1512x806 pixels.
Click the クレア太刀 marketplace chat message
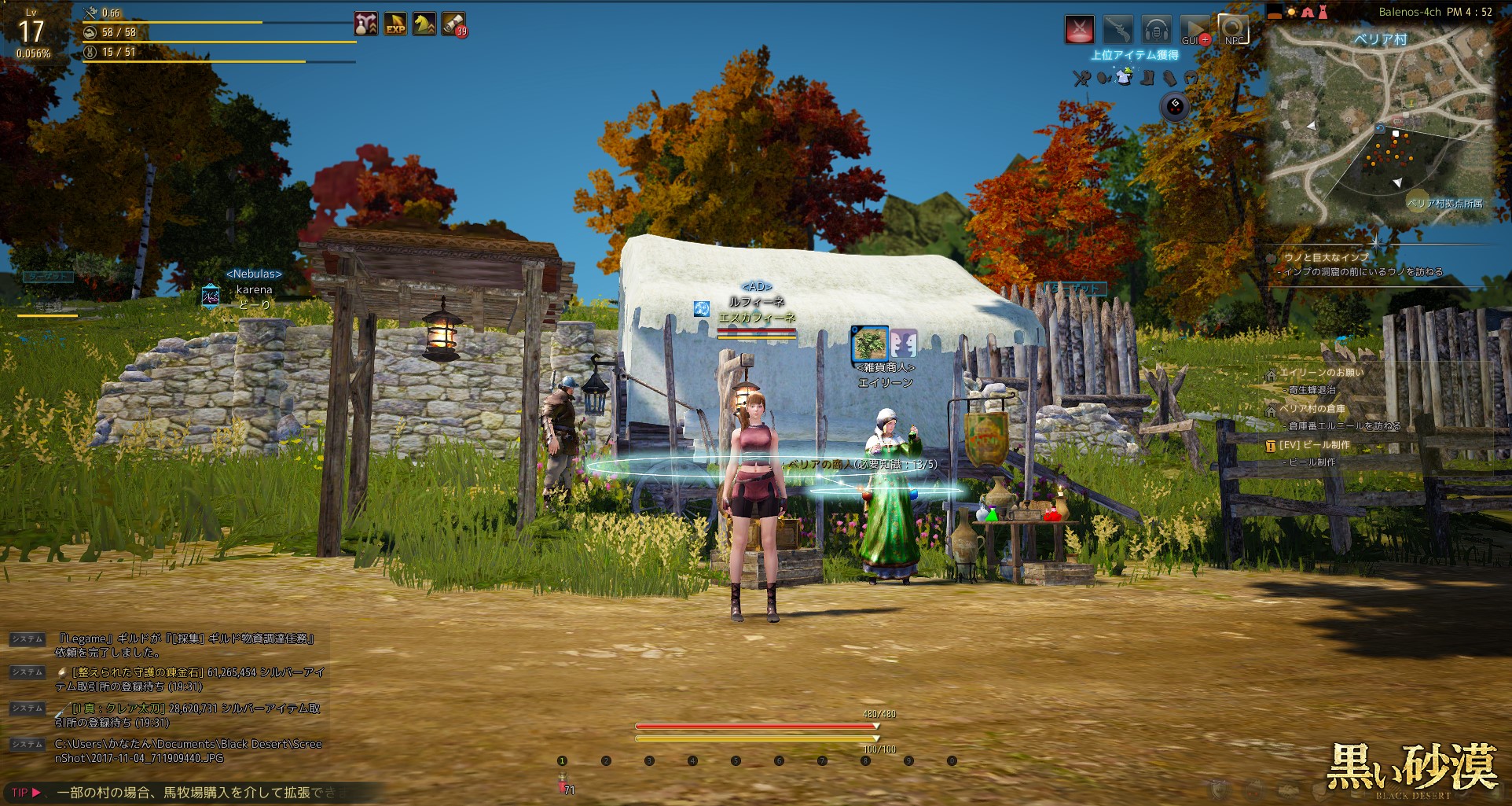click(x=189, y=715)
